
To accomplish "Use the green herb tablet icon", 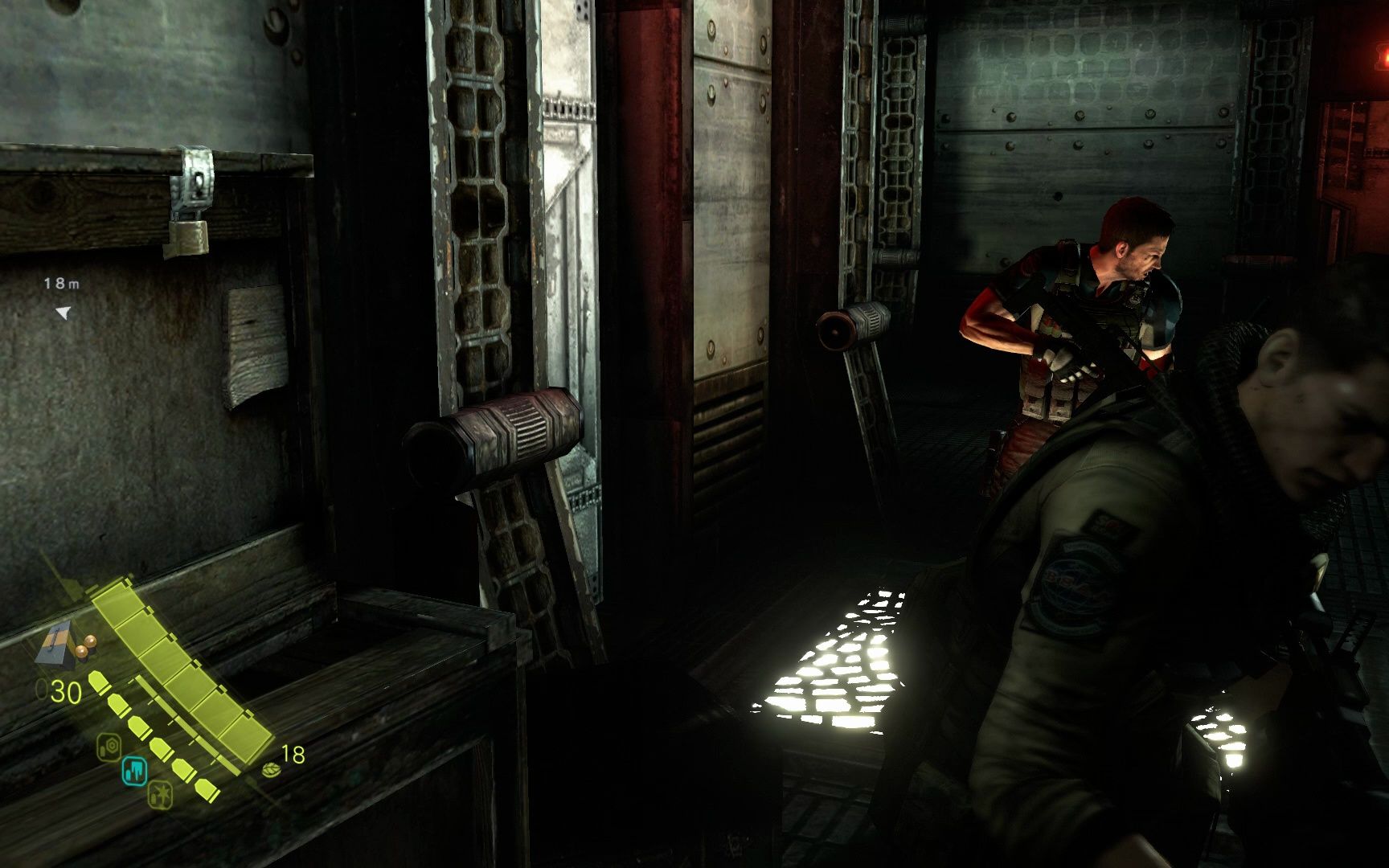I will pos(271,771).
